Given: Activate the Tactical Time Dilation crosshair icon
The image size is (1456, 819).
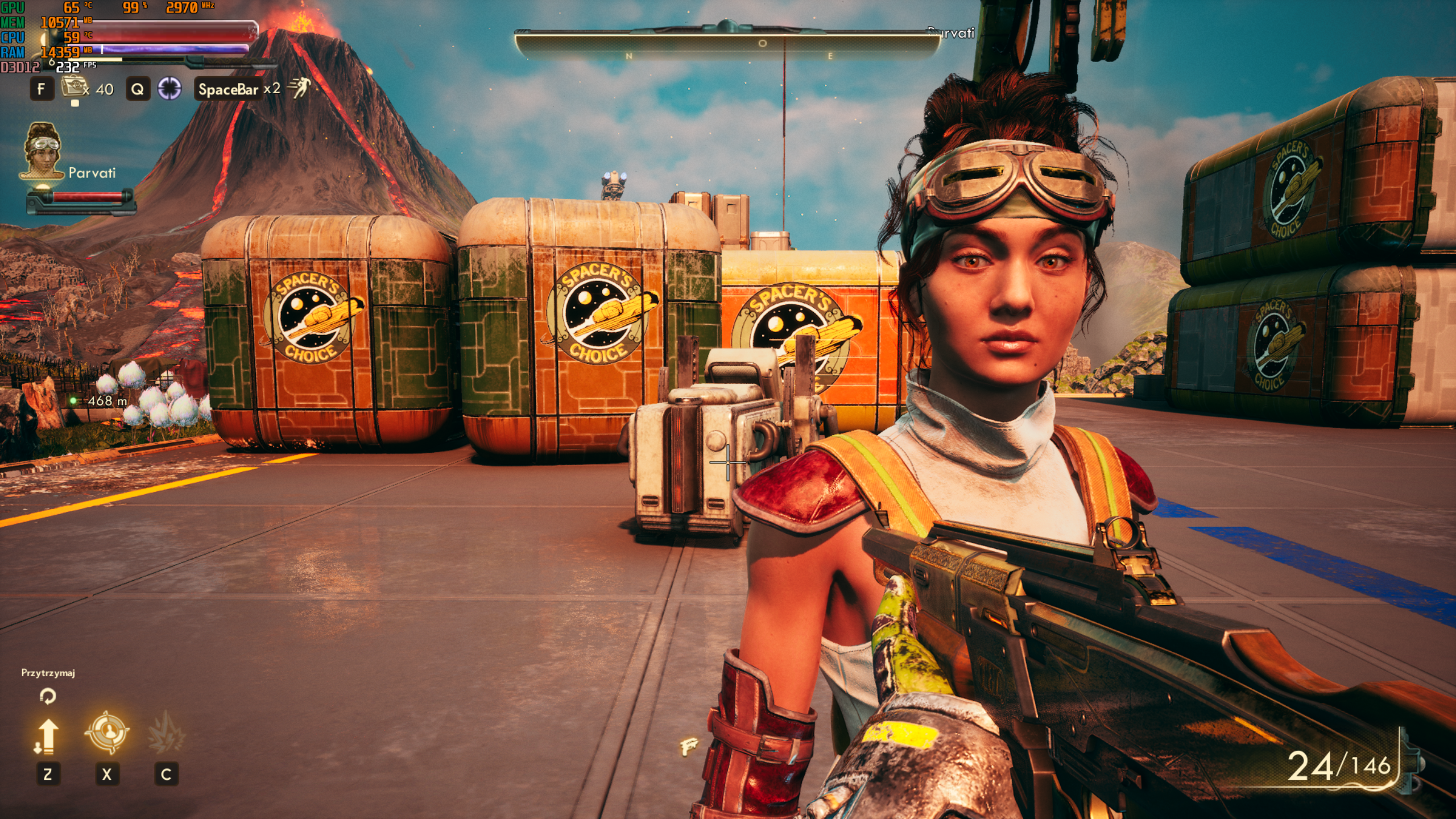Looking at the screenshot, I should pos(169,89).
